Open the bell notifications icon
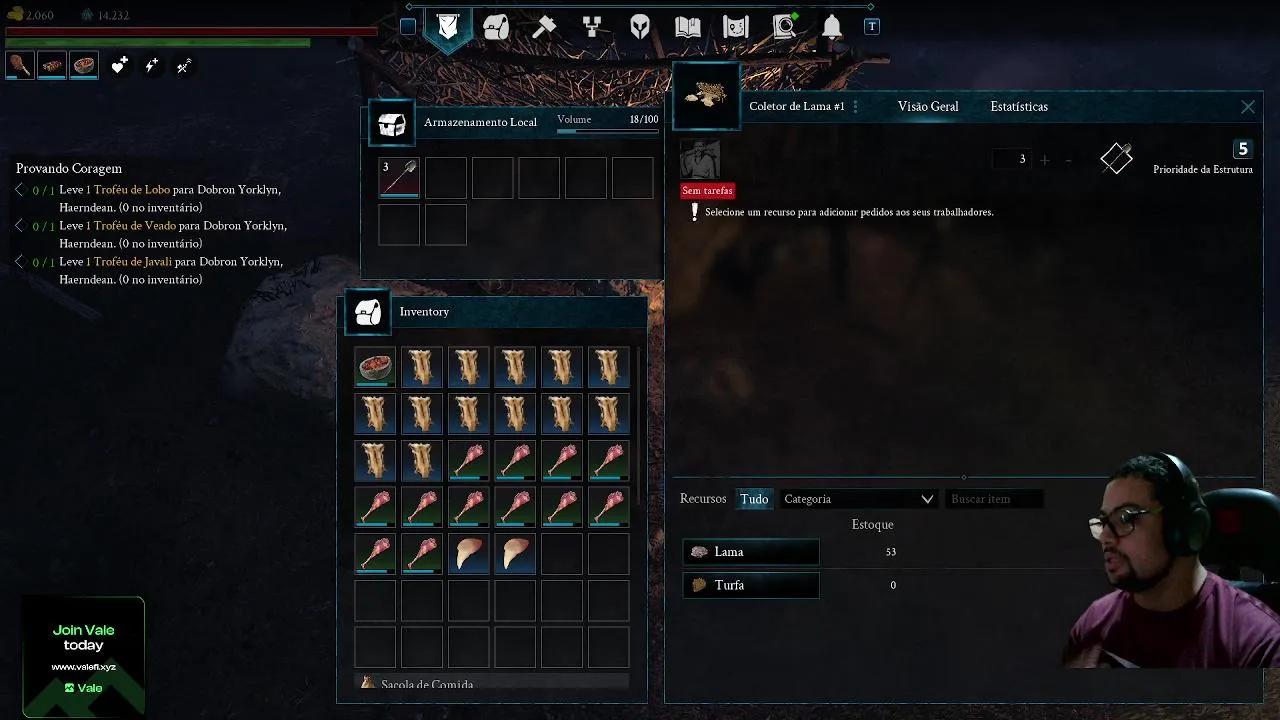The width and height of the screenshot is (1280, 720). point(832,27)
